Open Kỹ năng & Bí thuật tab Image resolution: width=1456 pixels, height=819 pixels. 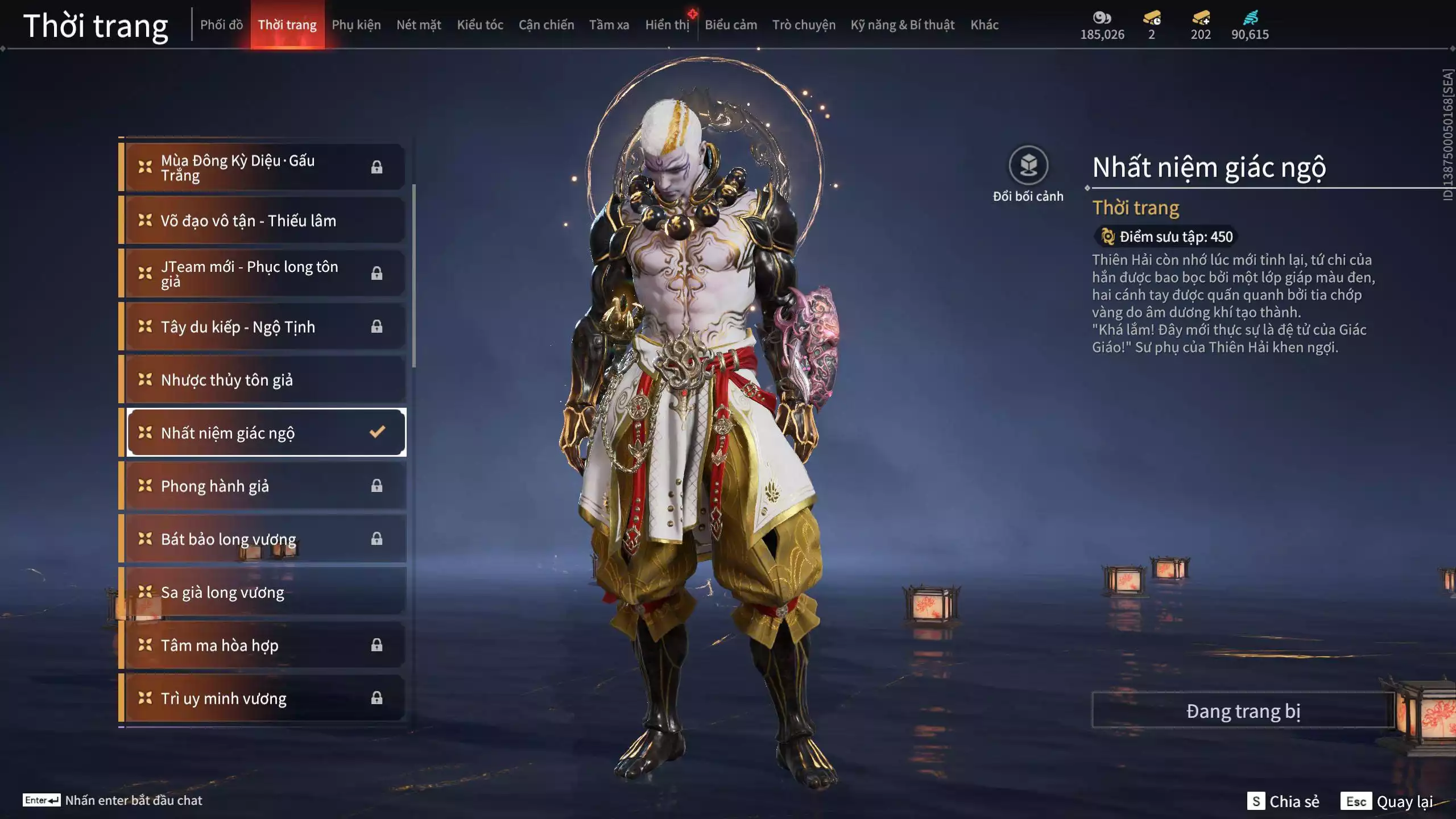(x=903, y=25)
